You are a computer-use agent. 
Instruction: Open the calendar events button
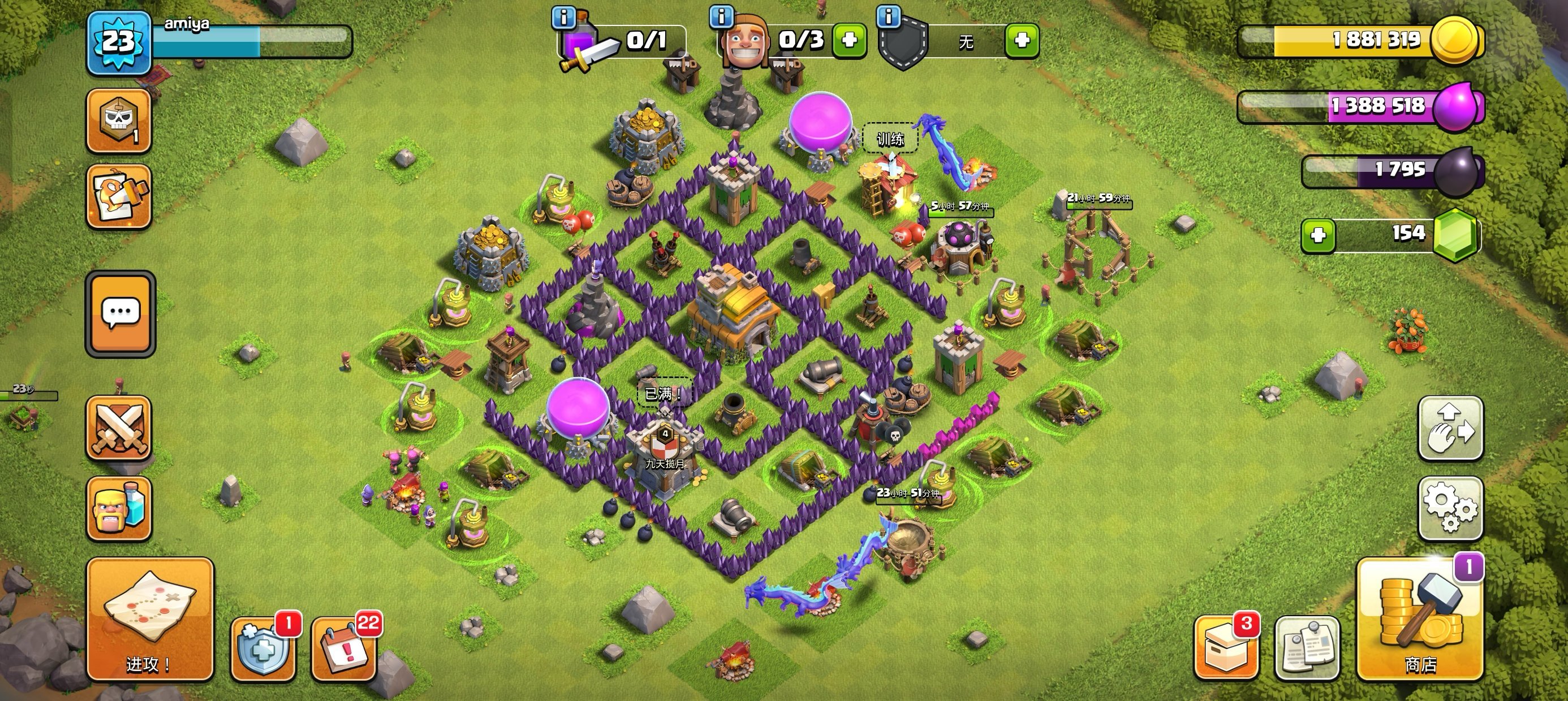coord(343,648)
